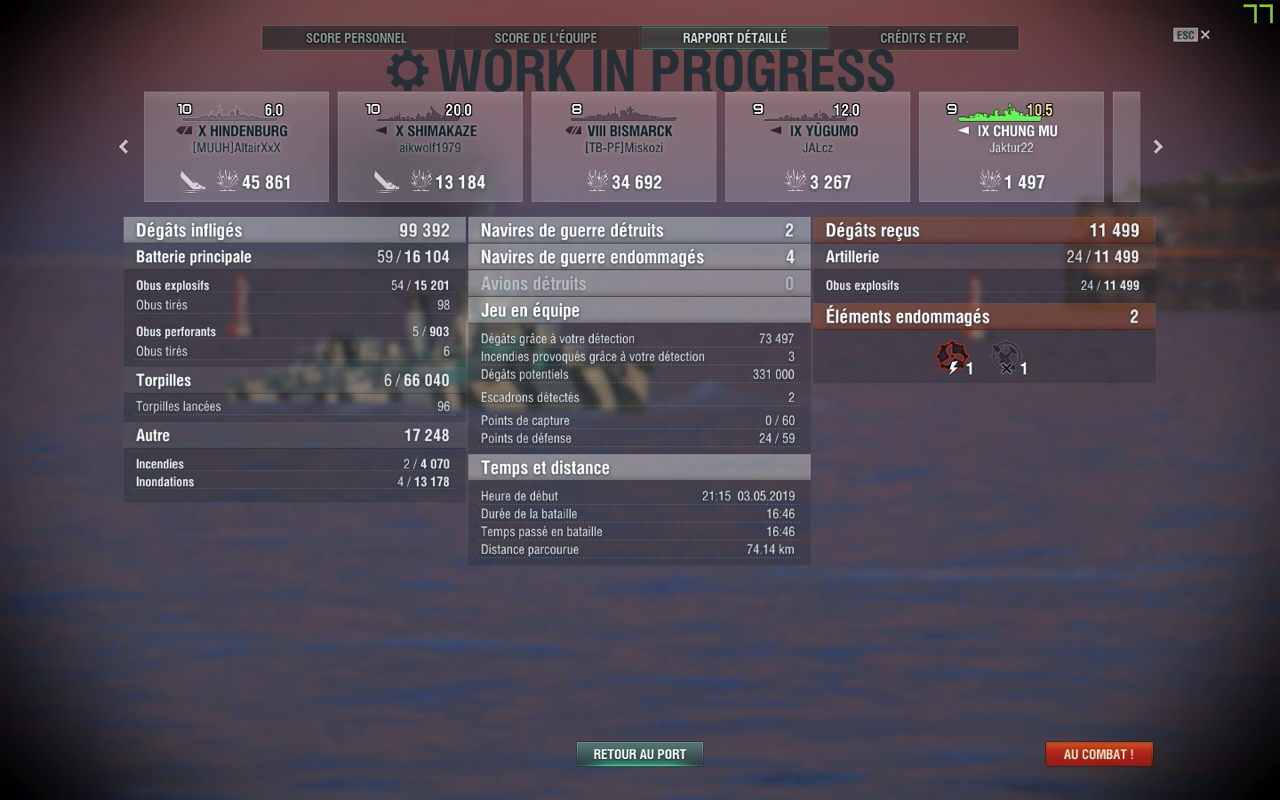Select the X Hindenburg ship card
1280x800 pixels.
point(236,147)
